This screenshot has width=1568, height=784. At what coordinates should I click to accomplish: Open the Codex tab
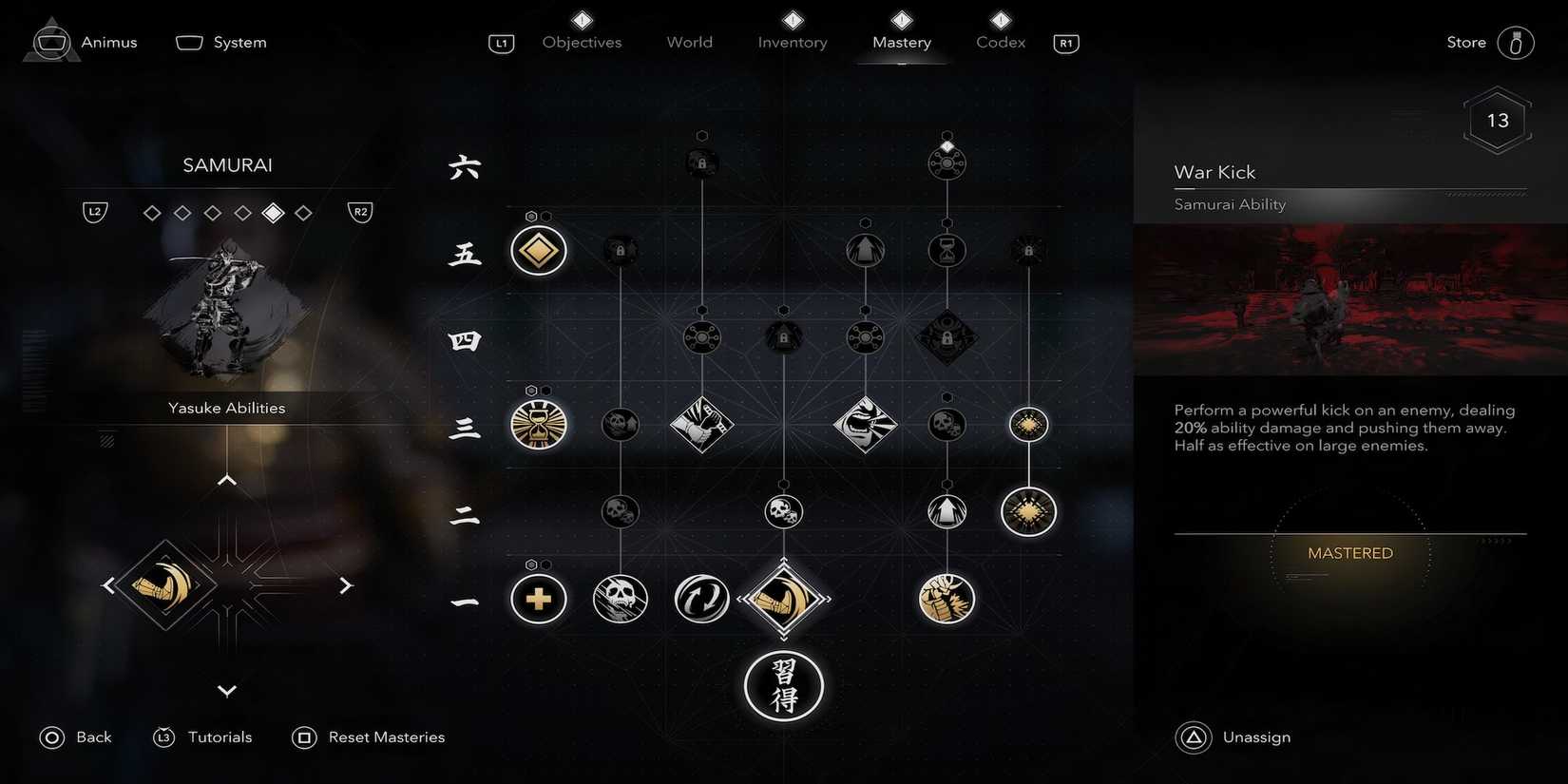(x=999, y=42)
